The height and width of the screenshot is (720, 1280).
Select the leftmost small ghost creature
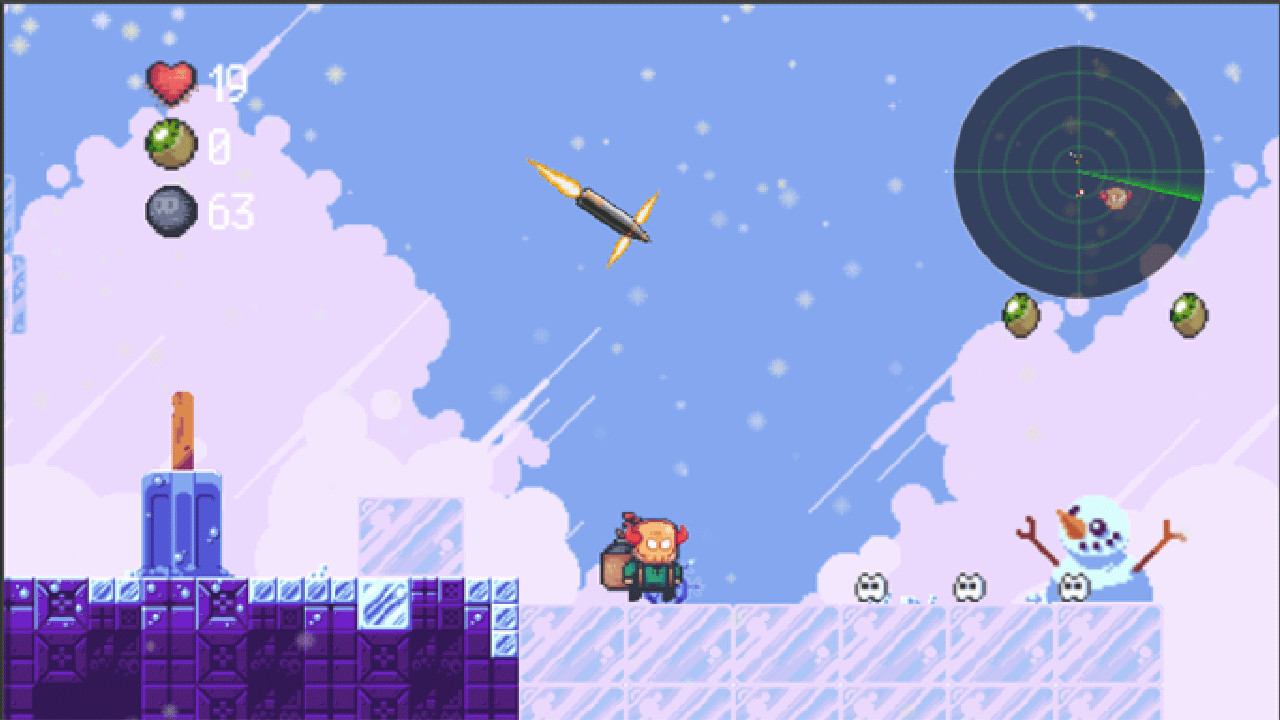tap(870, 586)
